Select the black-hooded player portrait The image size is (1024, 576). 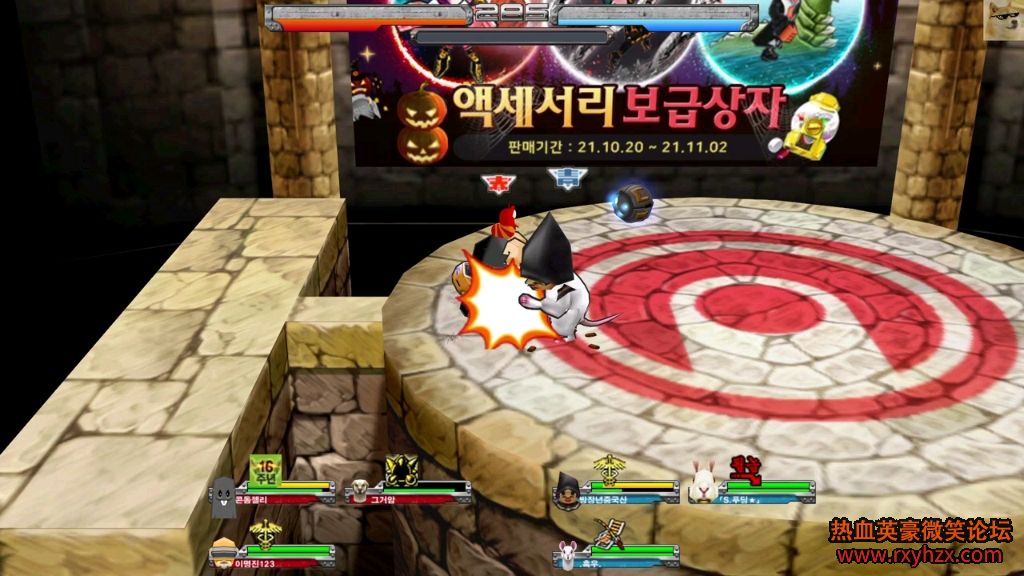point(567,491)
